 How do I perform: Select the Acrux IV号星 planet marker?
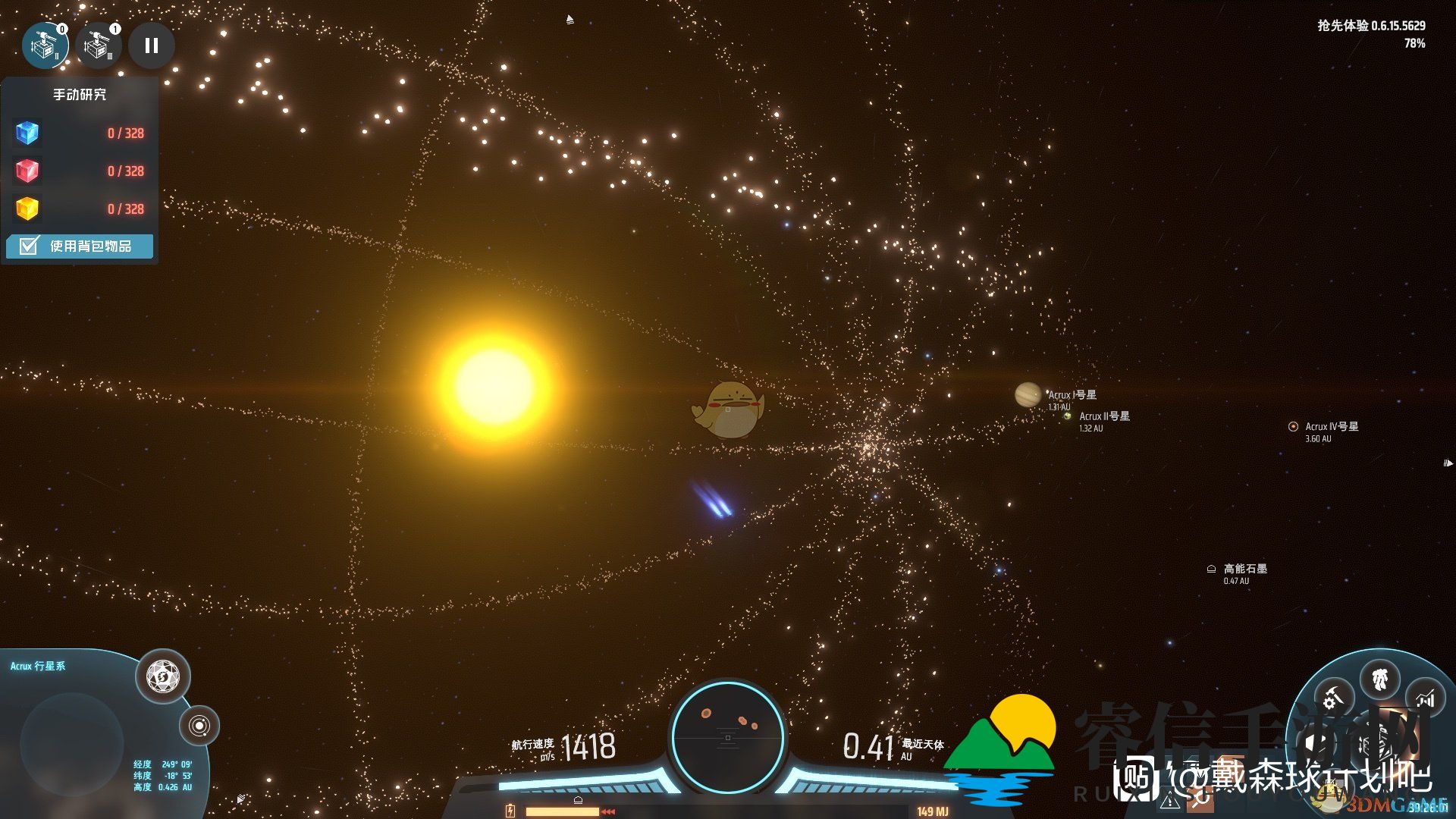(x=1293, y=426)
